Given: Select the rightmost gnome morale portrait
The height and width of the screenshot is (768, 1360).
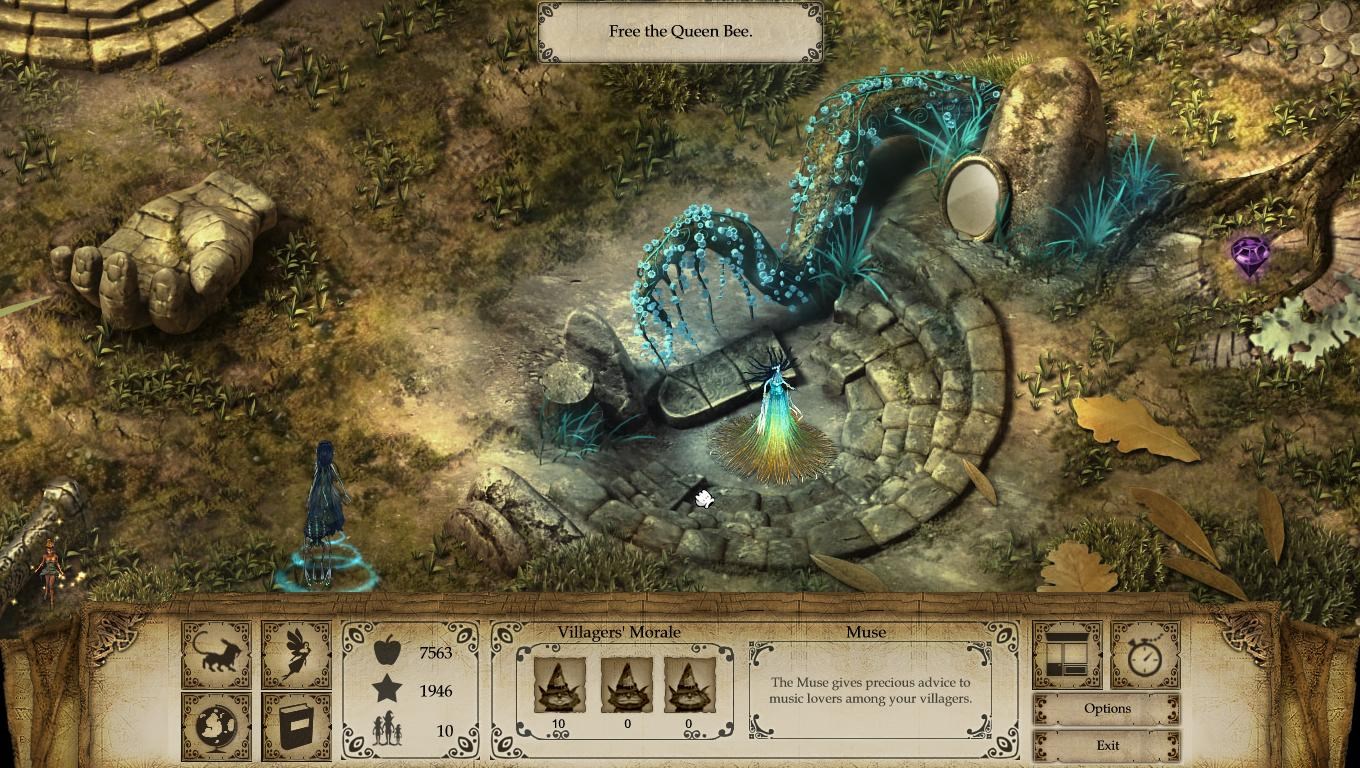Looking at the screenshot, I should [688, 686].
